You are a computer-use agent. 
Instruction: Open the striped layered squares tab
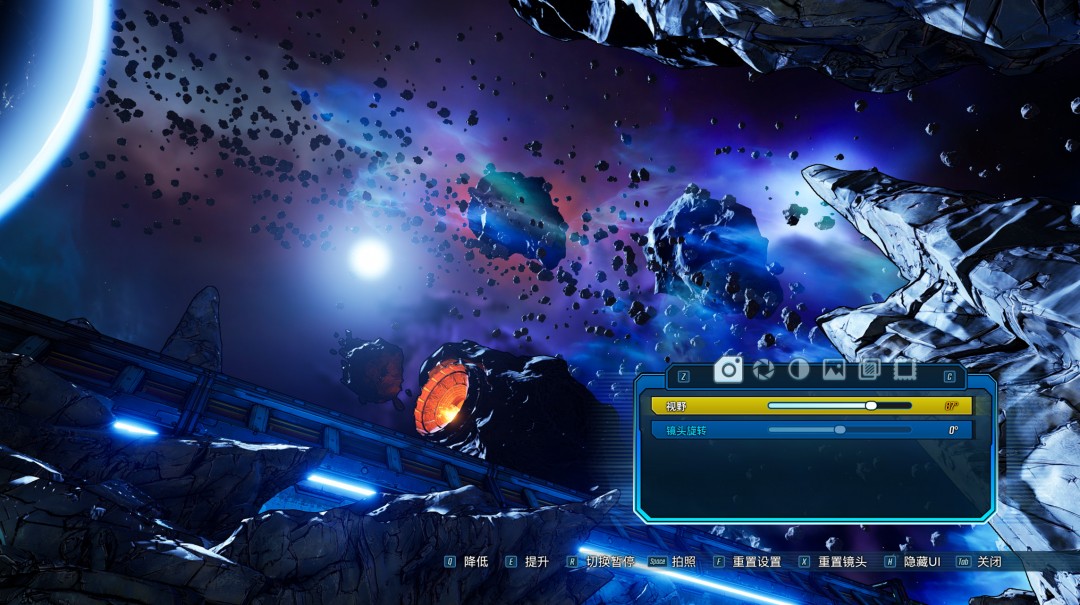coord(869,370)
